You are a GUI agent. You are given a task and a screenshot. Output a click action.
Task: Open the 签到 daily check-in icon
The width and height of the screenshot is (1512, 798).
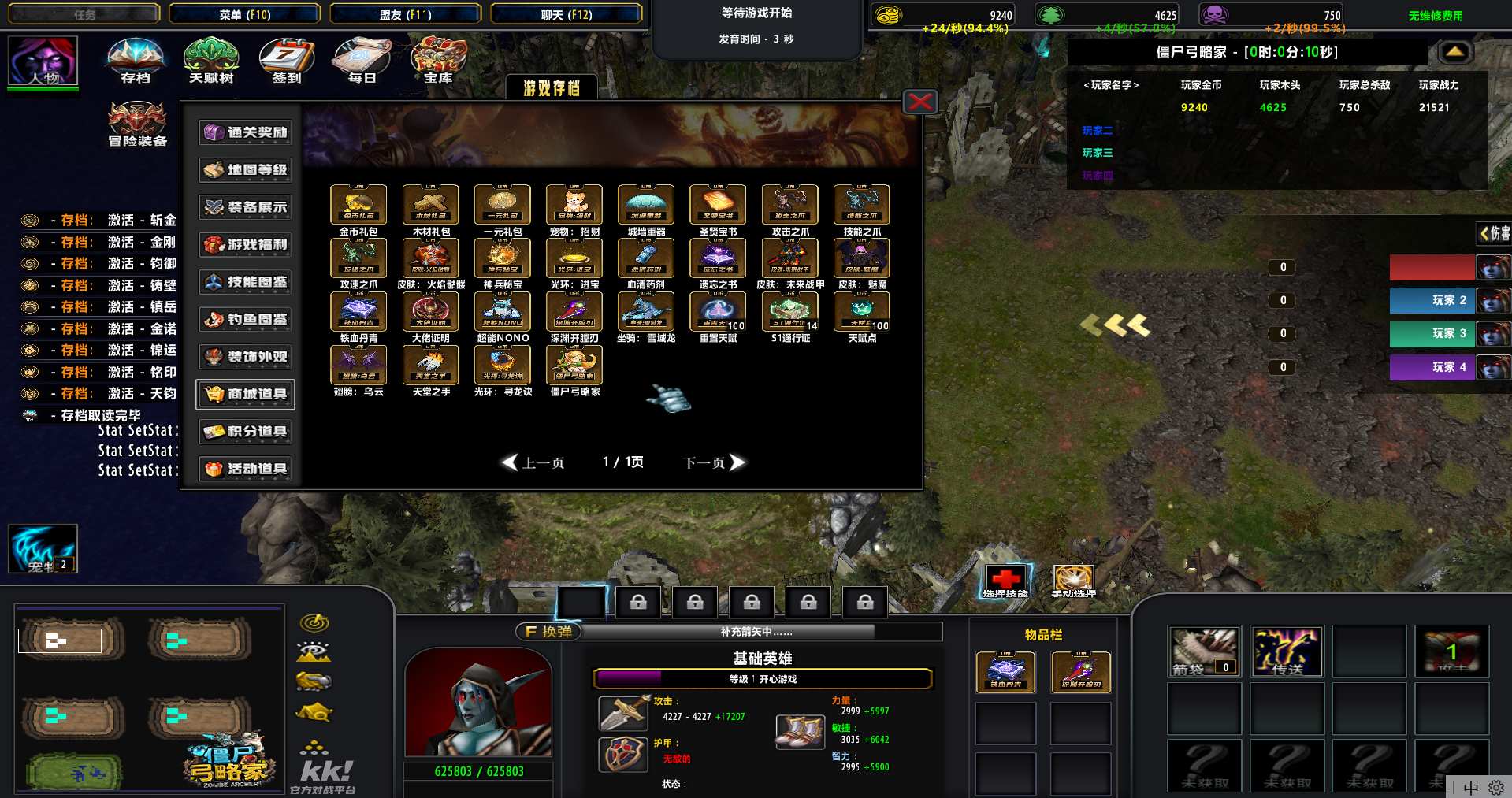[287, 59]
